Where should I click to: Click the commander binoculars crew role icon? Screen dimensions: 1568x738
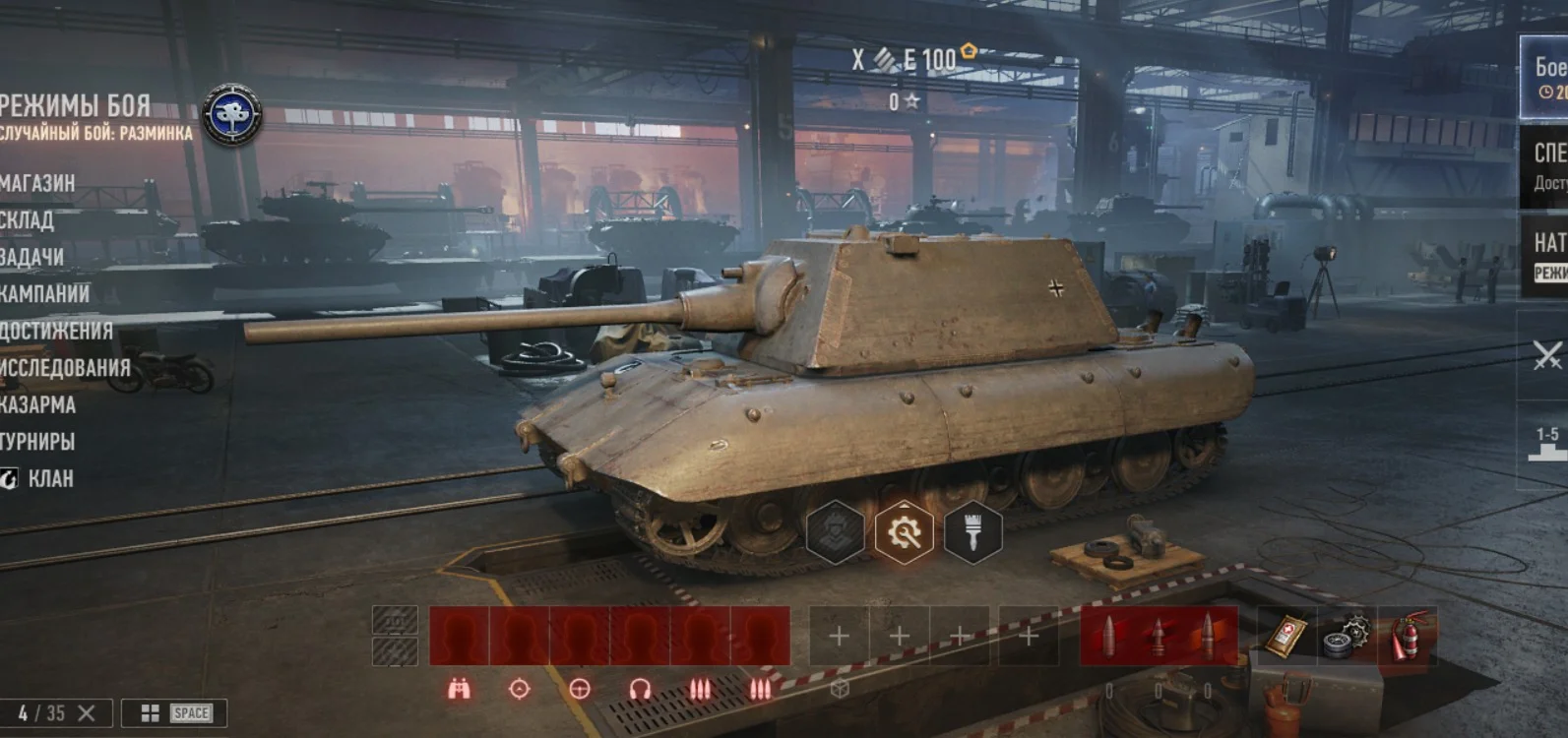click(458, 689)
